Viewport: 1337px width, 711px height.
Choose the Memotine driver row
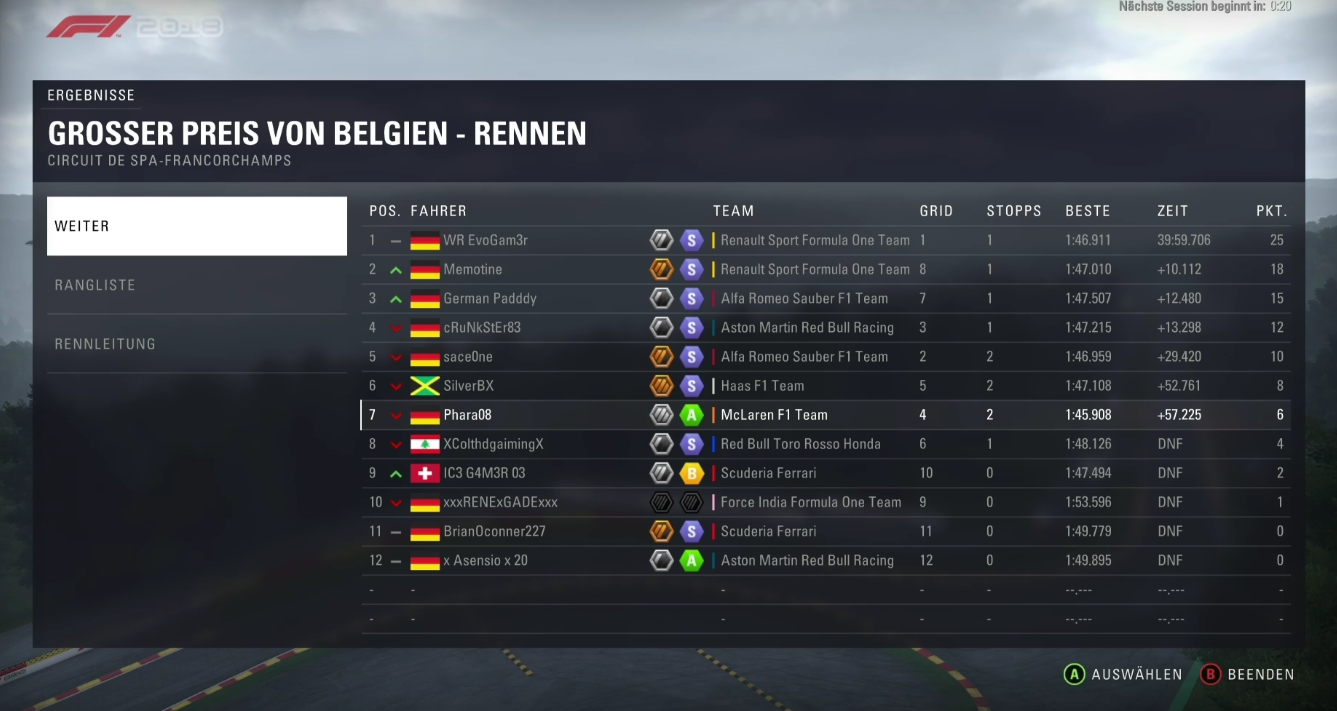click(825, 269)
